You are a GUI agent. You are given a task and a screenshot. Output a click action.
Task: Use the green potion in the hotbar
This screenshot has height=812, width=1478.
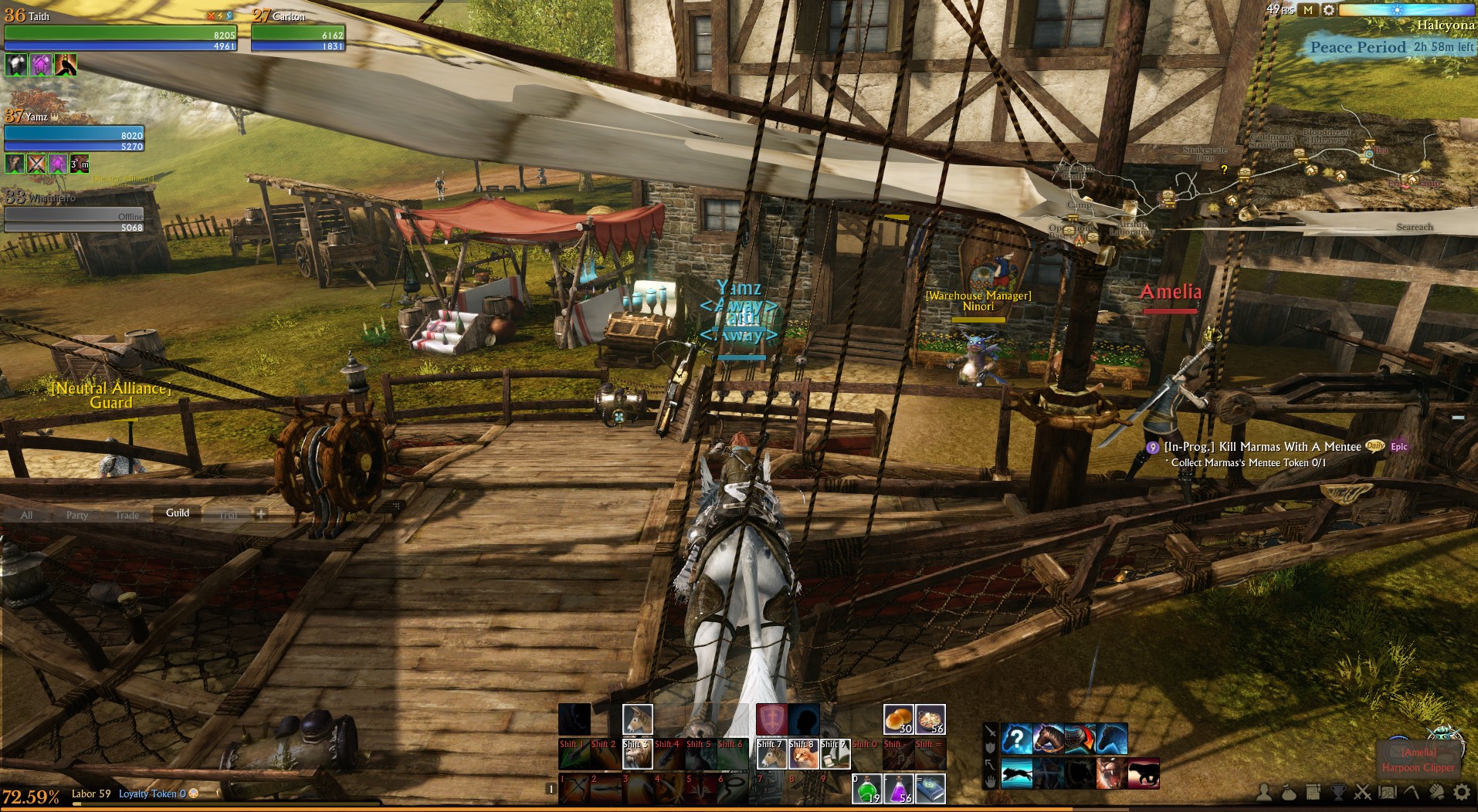[x=867, y=789]
